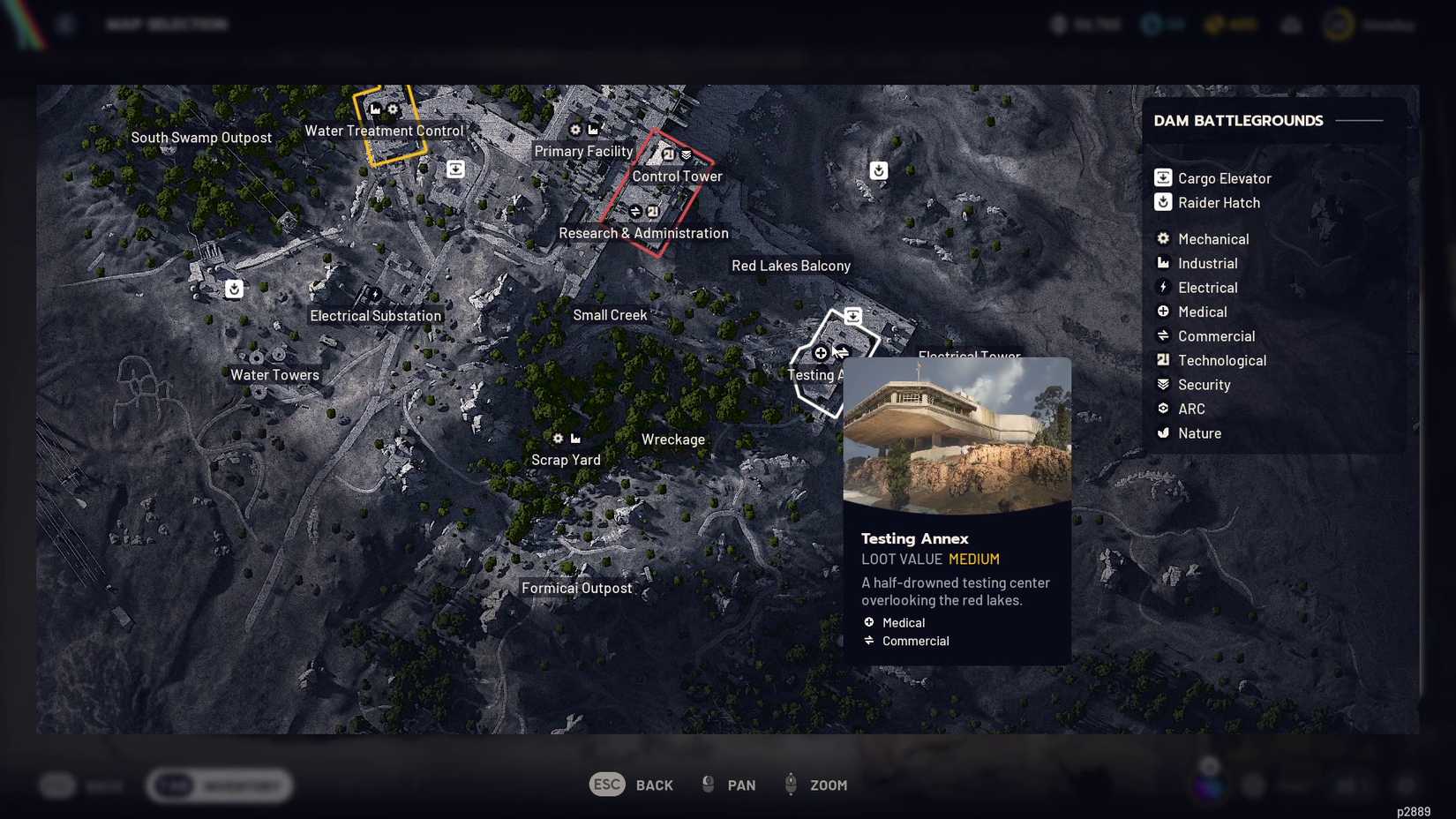Click the Raider Hatch icon near Electrical Substation
The height and width of the screenshot is (819, 1456).
pos(233,289)
